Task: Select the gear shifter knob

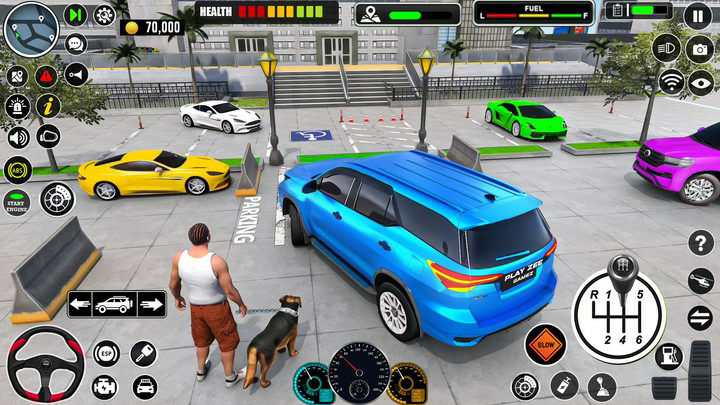Action: pos(623,270)
